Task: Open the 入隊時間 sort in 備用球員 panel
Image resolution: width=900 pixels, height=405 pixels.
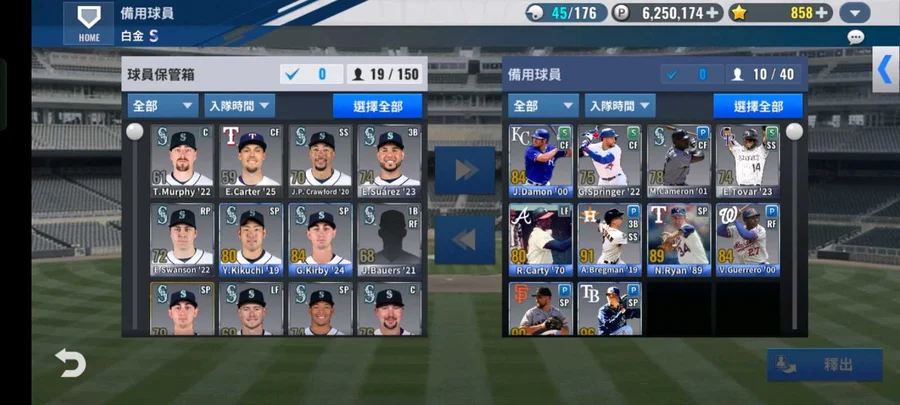Action: pyautogui.click(x=618, y=106)
